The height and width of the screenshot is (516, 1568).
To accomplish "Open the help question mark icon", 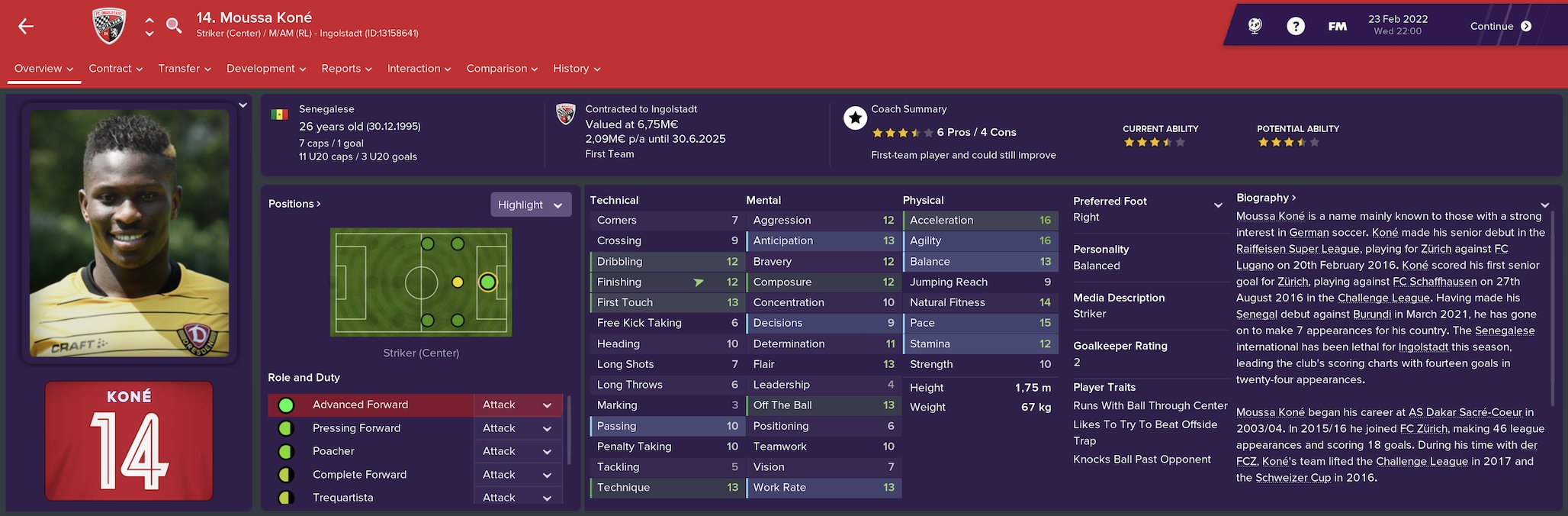I will (x=1295, y=26).
